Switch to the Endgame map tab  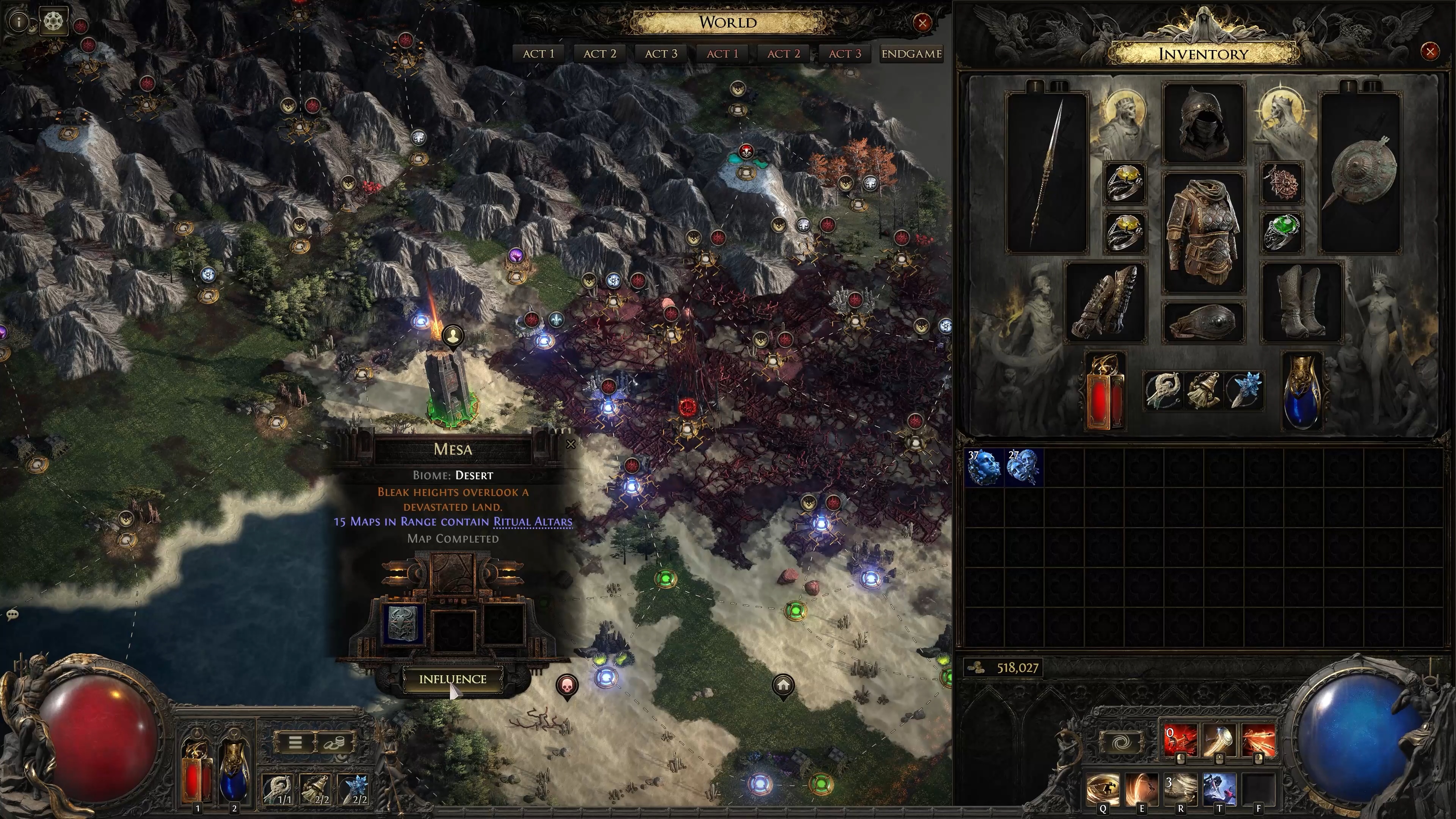pyautogui.click(x=911, y=54)
